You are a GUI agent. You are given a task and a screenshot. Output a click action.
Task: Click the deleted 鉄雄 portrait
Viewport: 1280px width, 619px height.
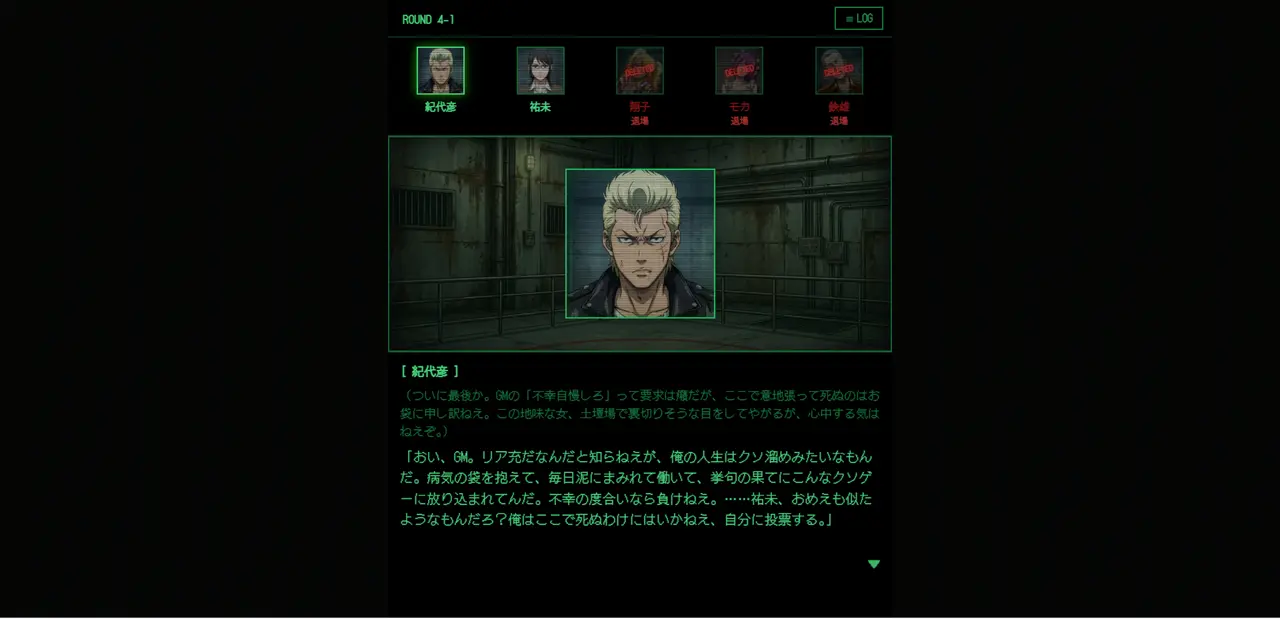tap(839, 71)
